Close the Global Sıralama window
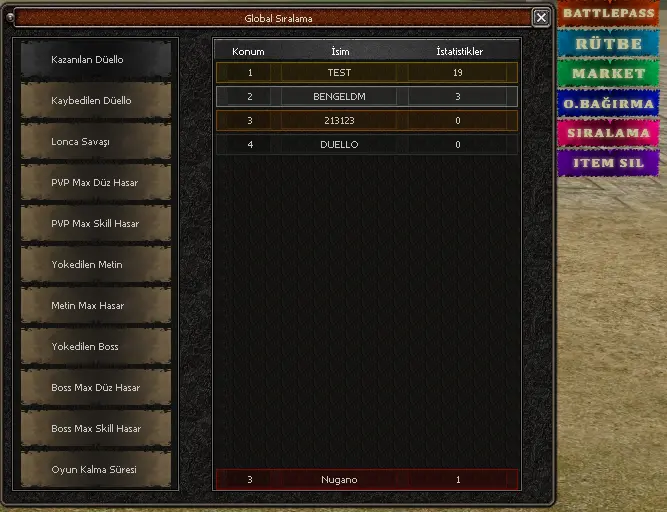 (x=541, y=17)
